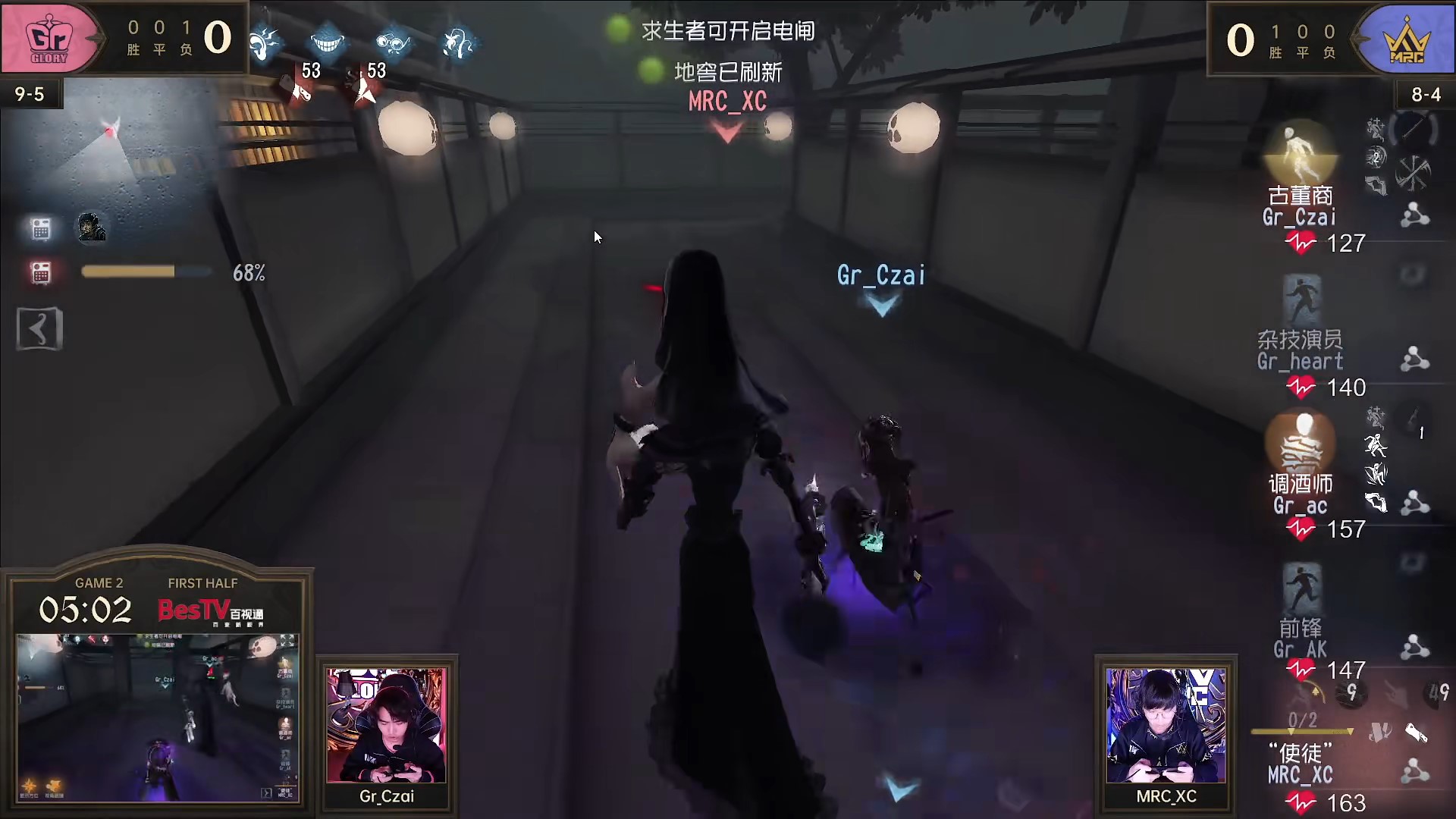1456x819 pixels.
Task: Select the FIRST HALF label
Action: (202, 582)
